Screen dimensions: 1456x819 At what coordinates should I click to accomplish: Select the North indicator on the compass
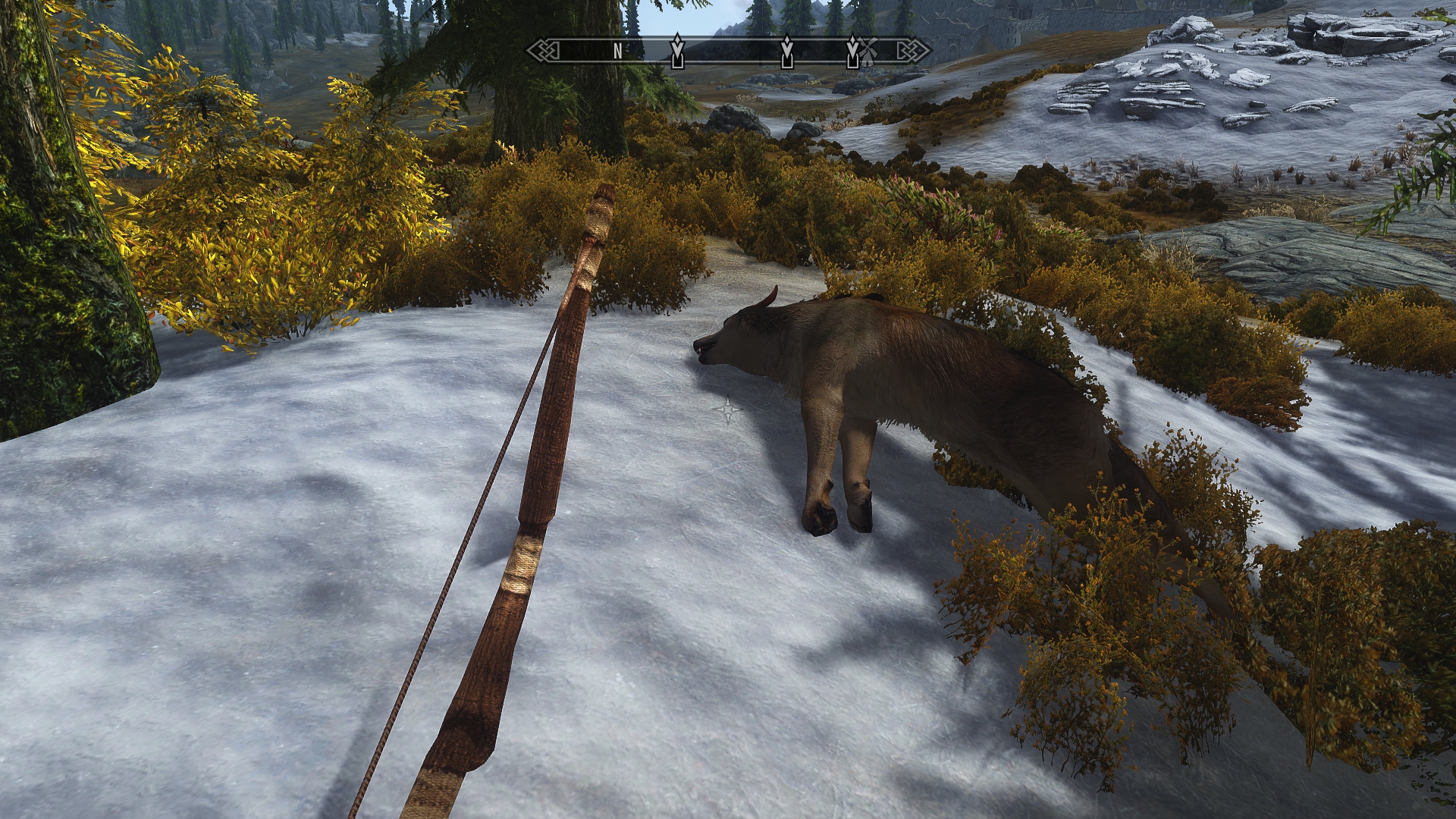(618, 51)
